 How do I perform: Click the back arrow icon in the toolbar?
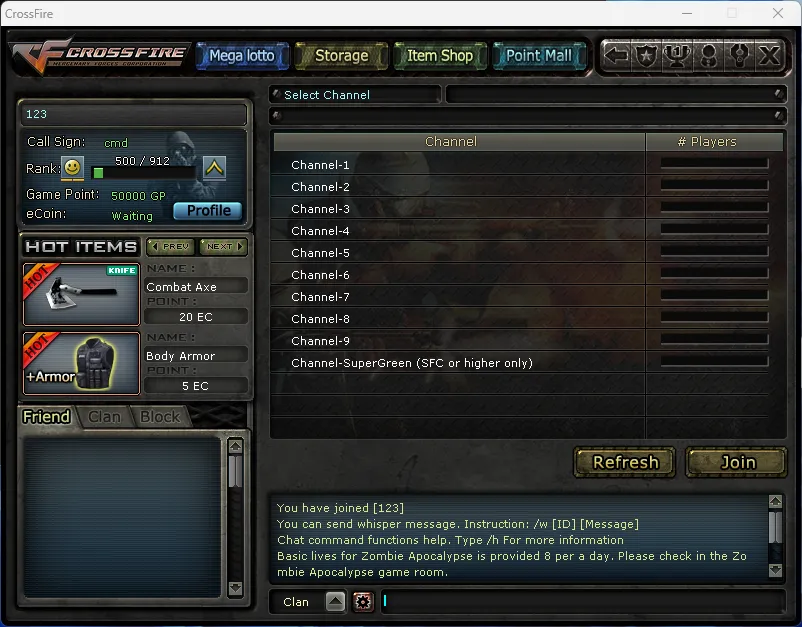coord(617,56)
